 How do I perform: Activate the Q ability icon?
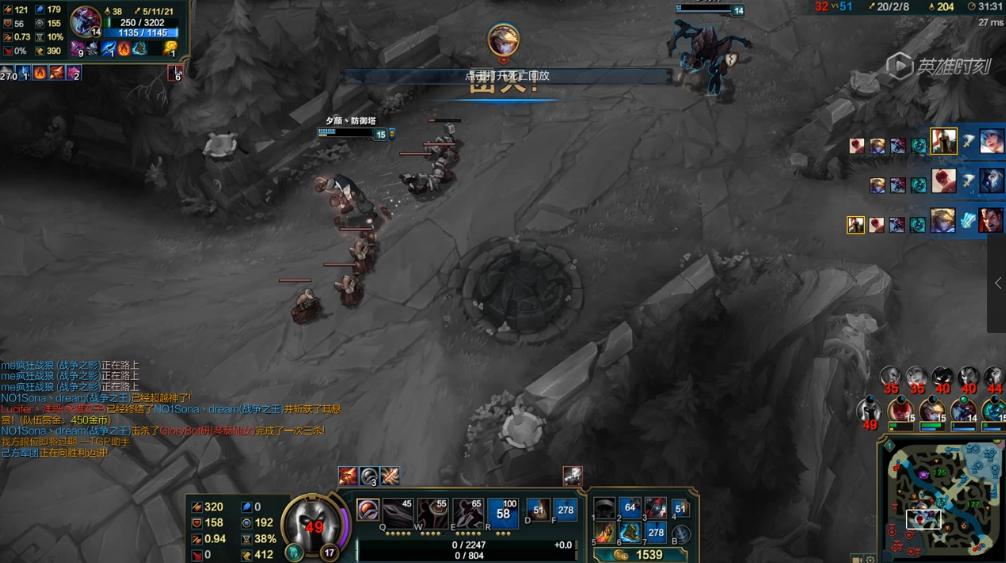[x=398, y=511]
